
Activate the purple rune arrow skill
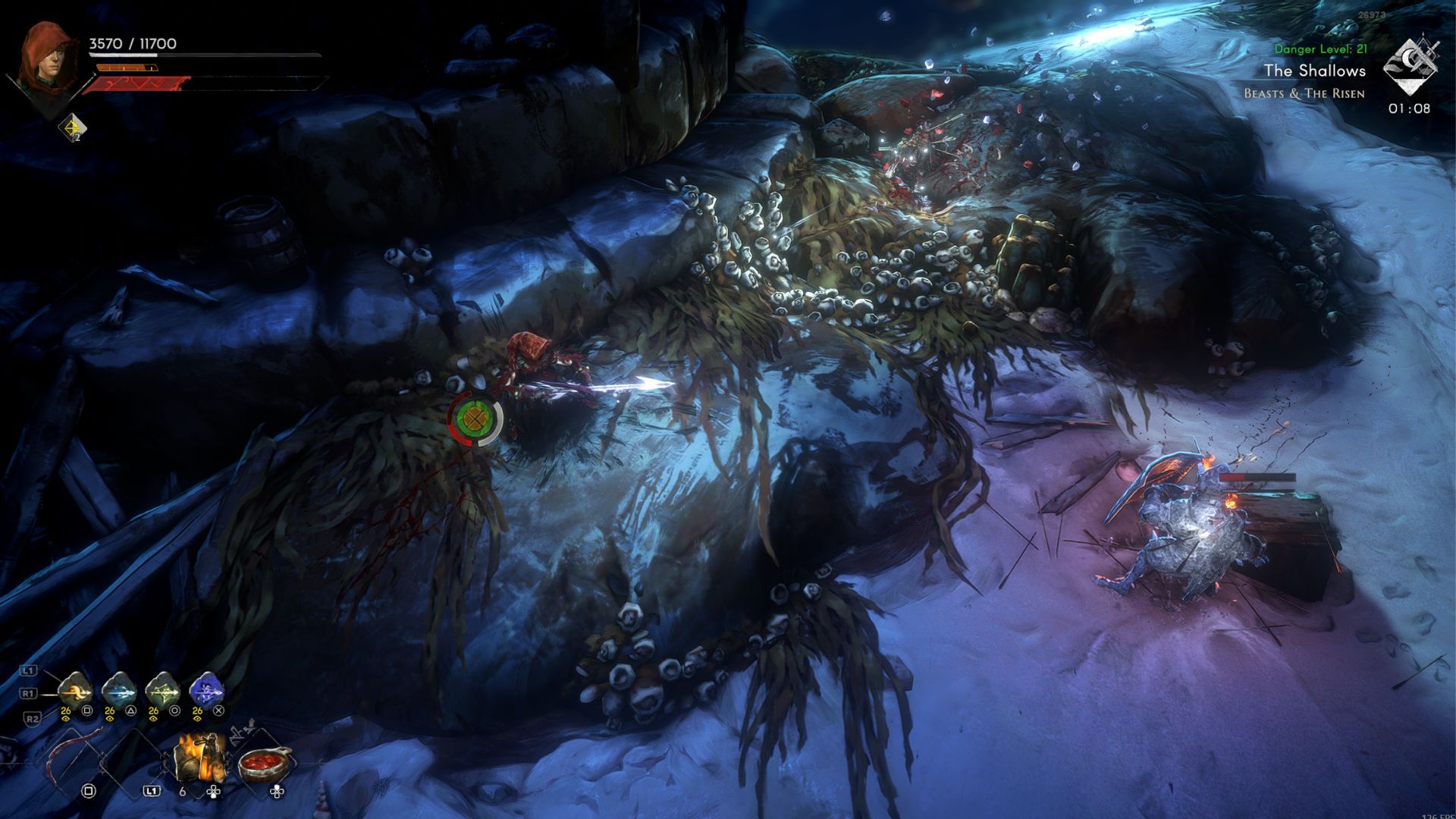coord(206,690)
